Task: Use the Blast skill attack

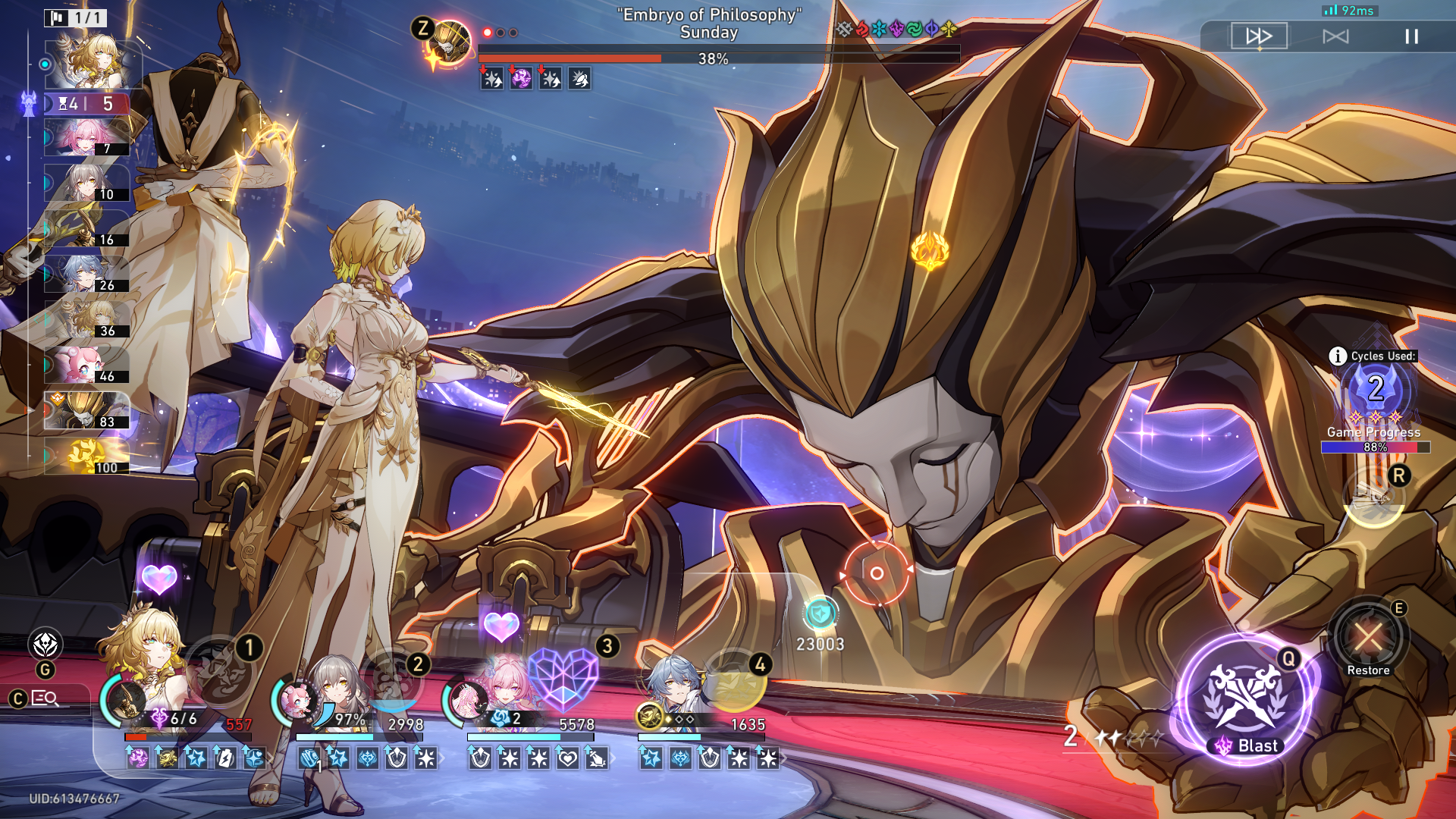Action: [x=1244, y=701]
